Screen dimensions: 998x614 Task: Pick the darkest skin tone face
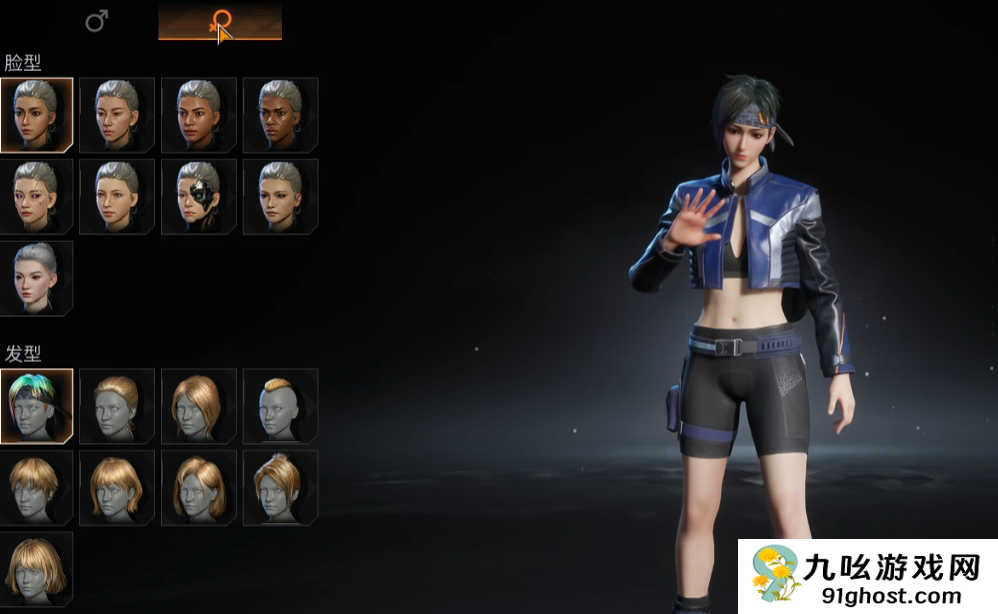click(x=280, y=115)
